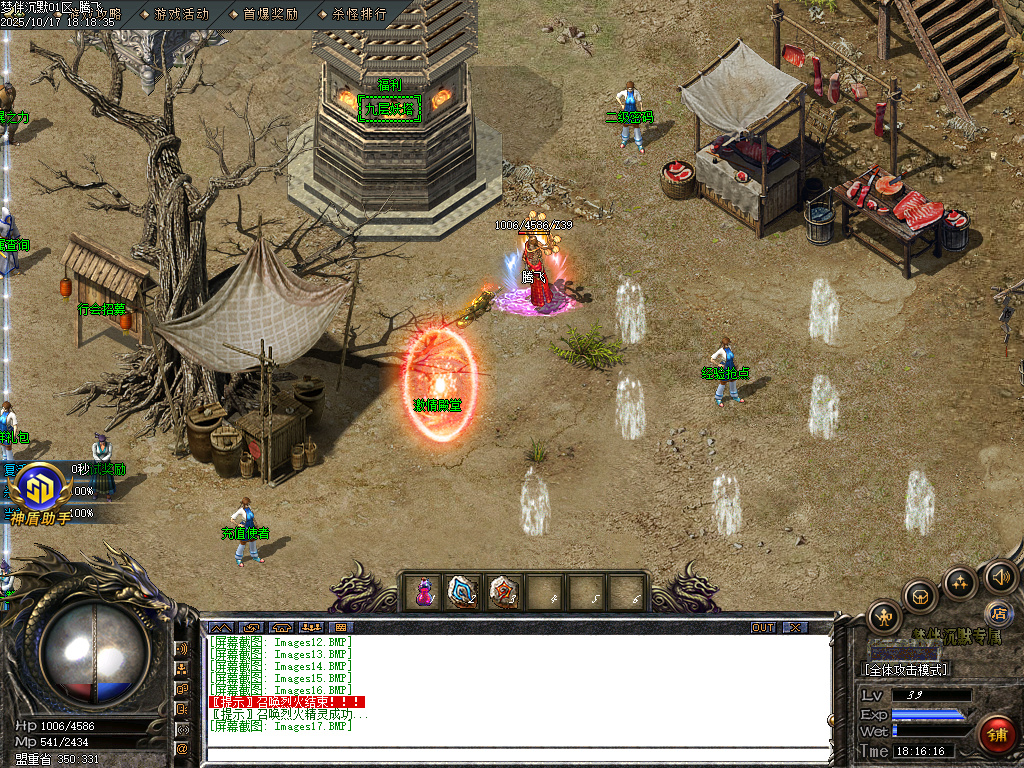Toggle sound with the speaker button
1024x768 pixels.
click(1000, 576)
